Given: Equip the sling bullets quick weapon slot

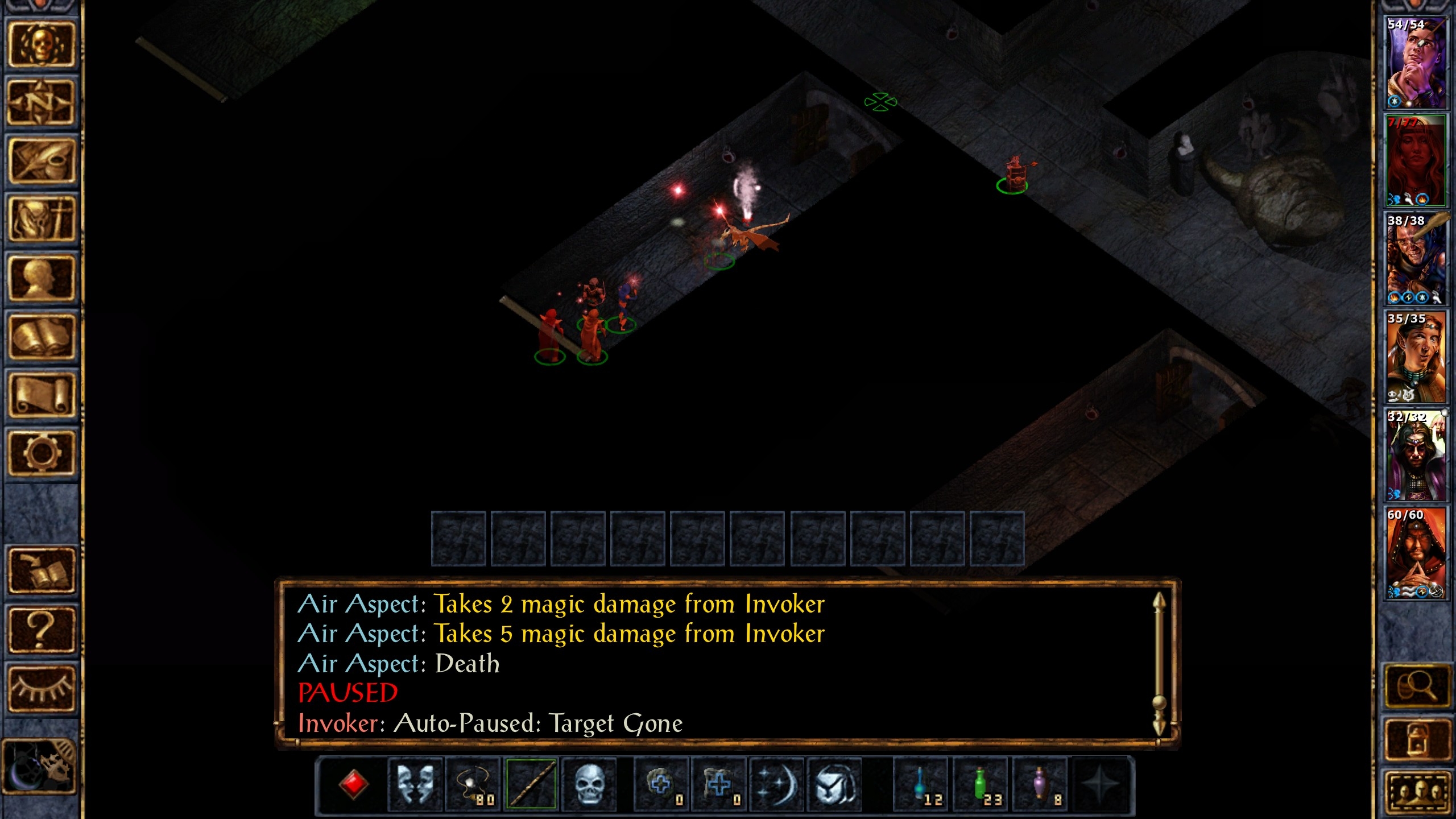Looking at the screenshot, I should pos(473,785).
